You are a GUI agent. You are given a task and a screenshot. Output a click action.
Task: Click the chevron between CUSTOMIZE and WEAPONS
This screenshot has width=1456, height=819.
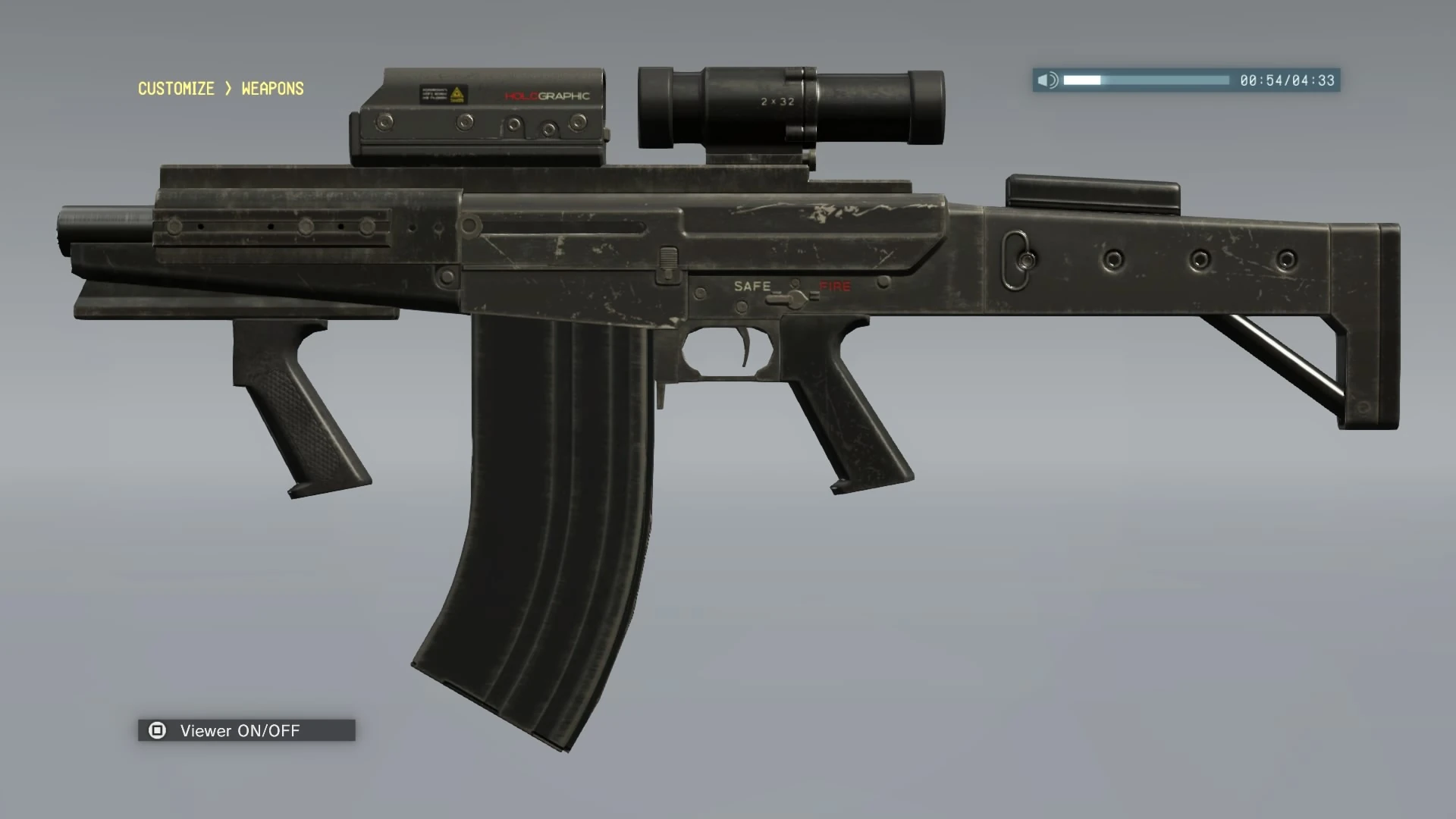(227, 89)
